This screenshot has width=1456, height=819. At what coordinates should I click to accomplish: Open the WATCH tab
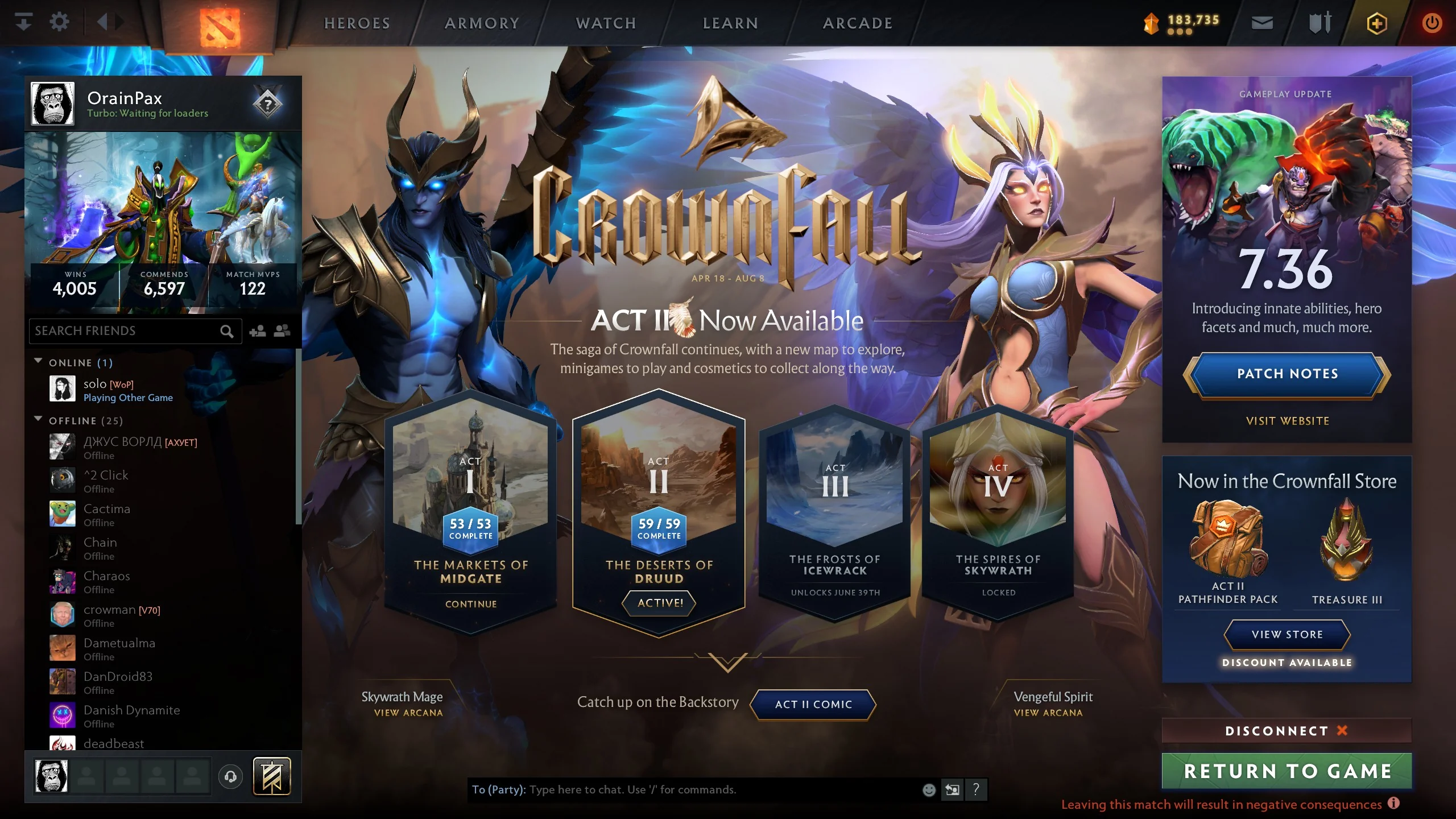tap(605, 23)
